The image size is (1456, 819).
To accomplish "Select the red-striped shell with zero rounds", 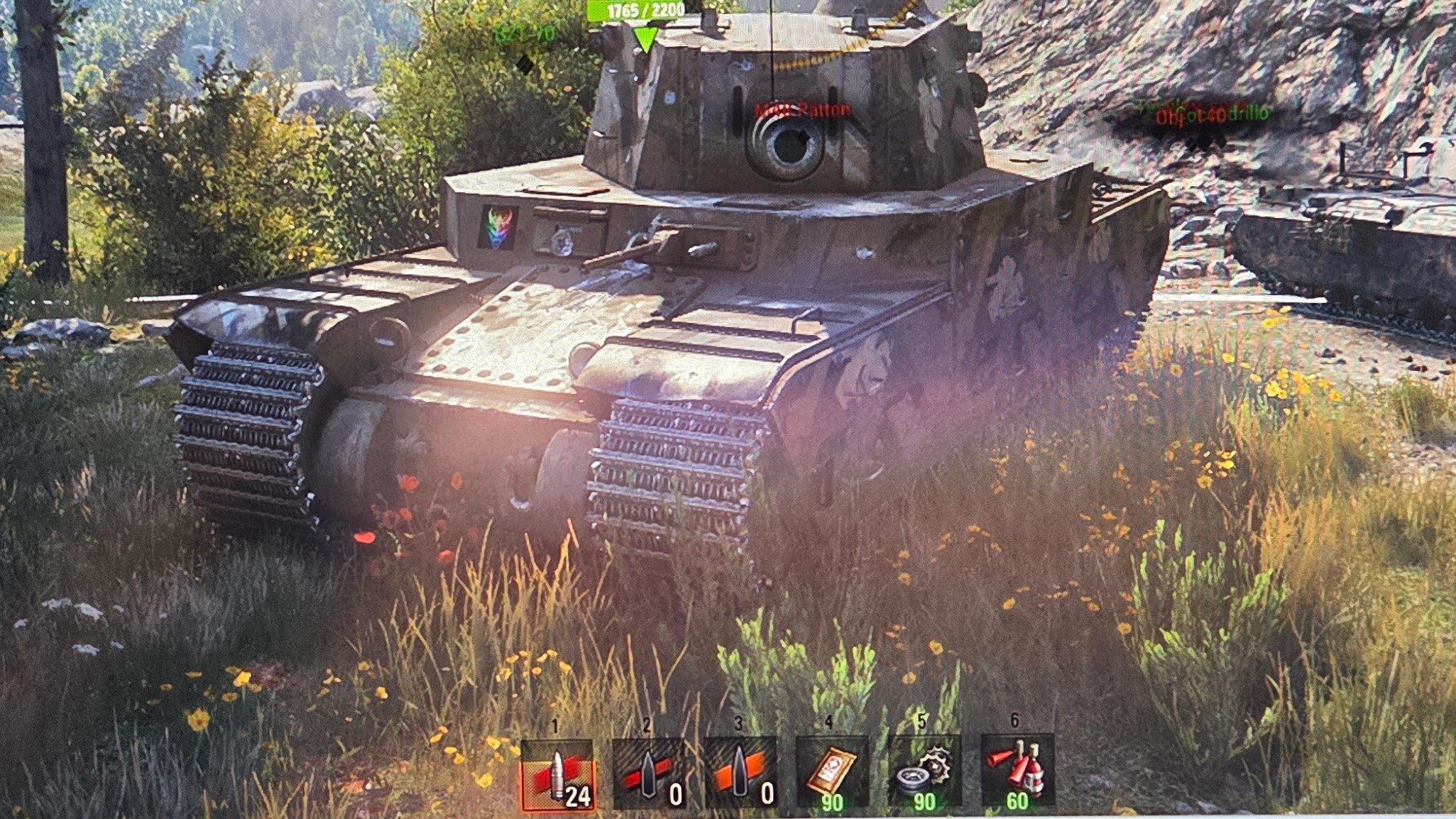I will (x=648, y=774).
